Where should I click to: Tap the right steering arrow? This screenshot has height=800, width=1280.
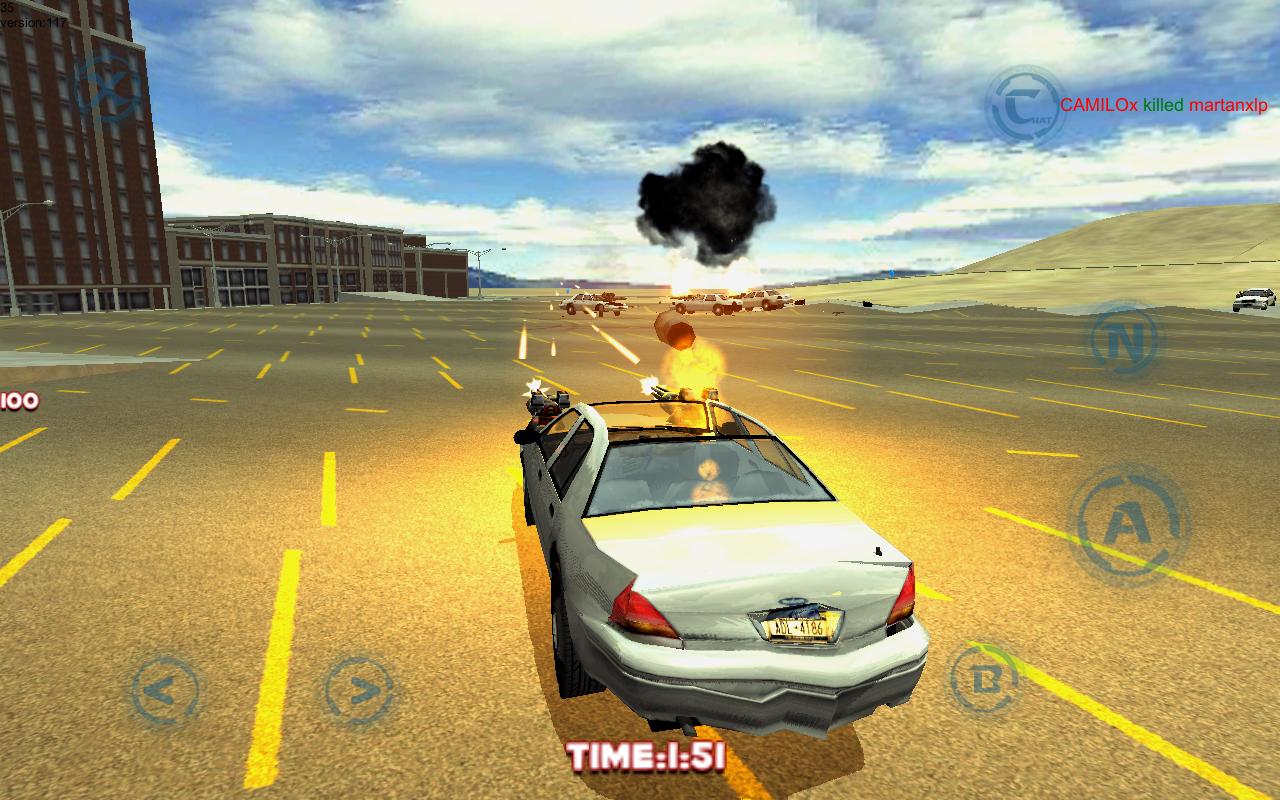[357, 690]
